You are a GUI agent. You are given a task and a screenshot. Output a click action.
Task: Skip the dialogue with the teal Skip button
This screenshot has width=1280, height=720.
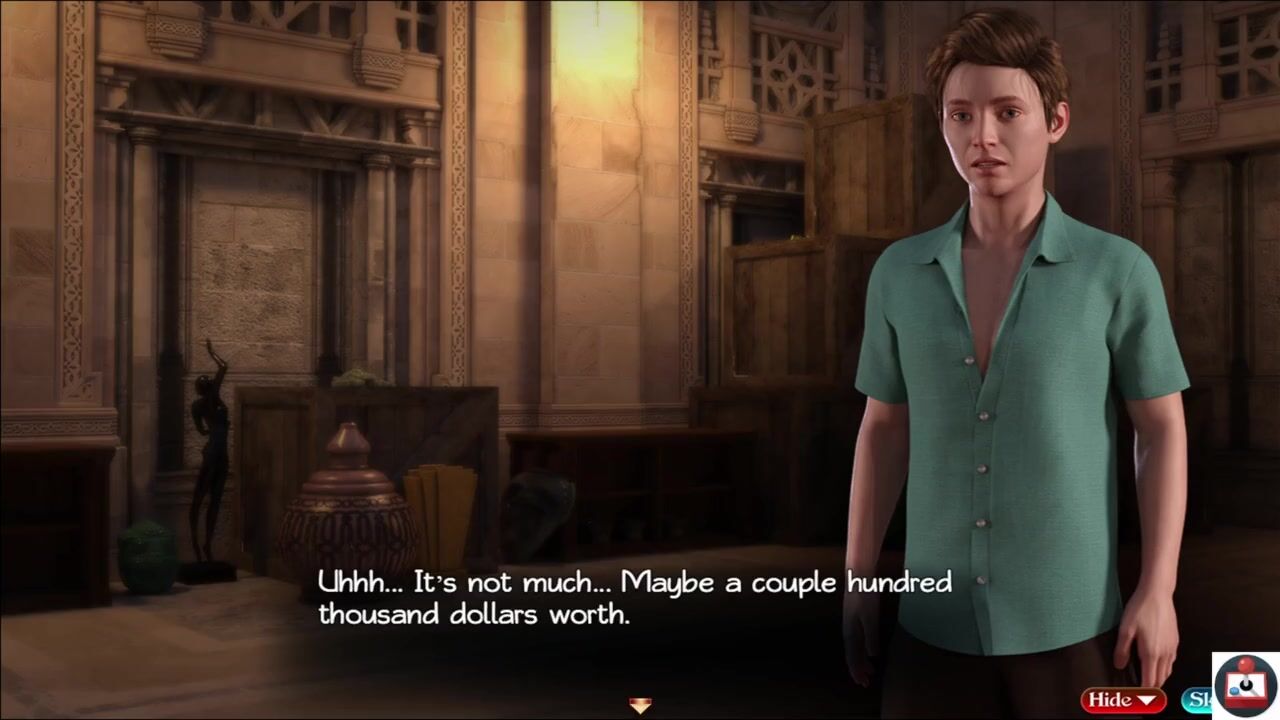click(1196, 699)
